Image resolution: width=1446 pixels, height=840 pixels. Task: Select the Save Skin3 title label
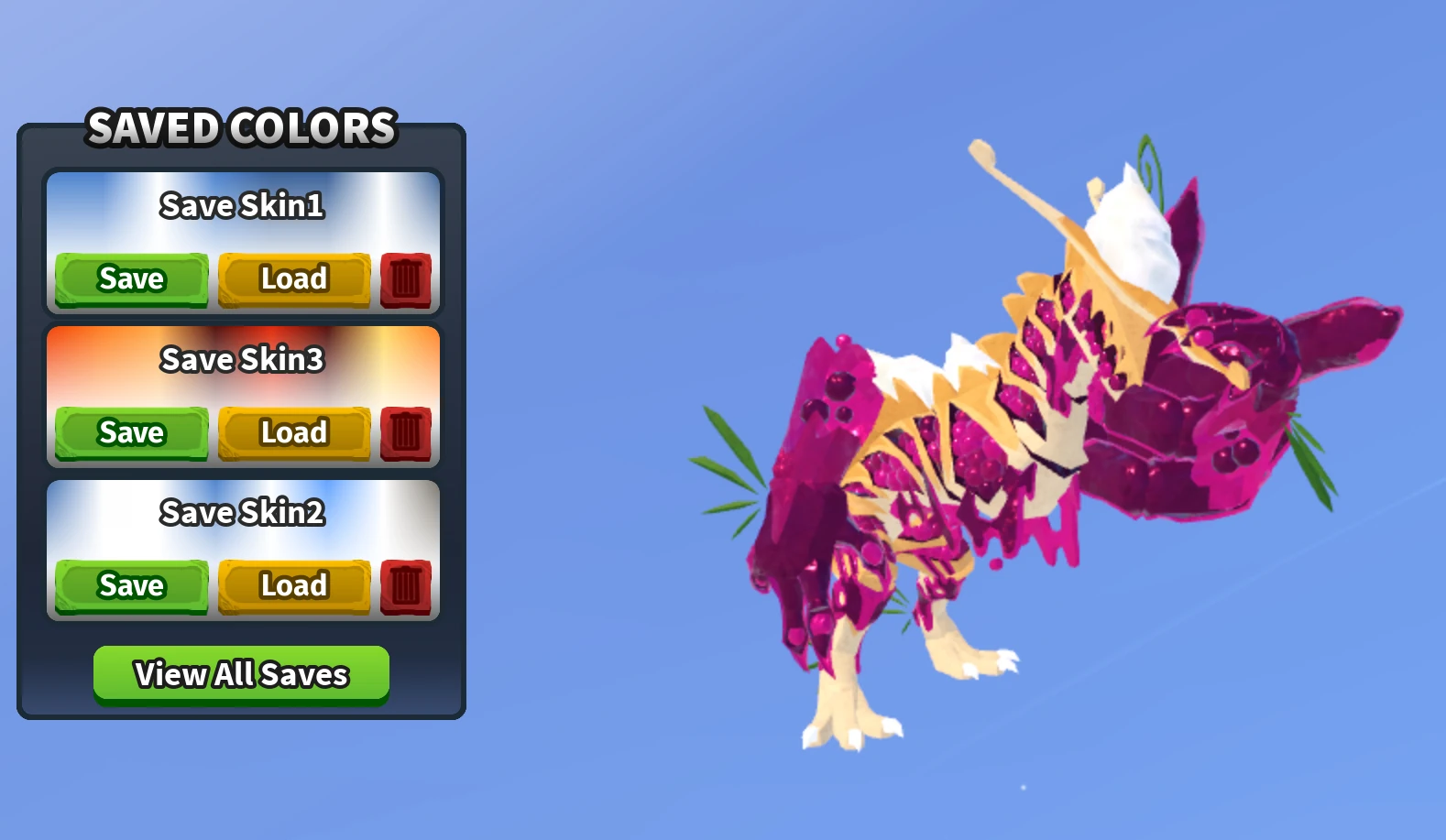(243, 360)
